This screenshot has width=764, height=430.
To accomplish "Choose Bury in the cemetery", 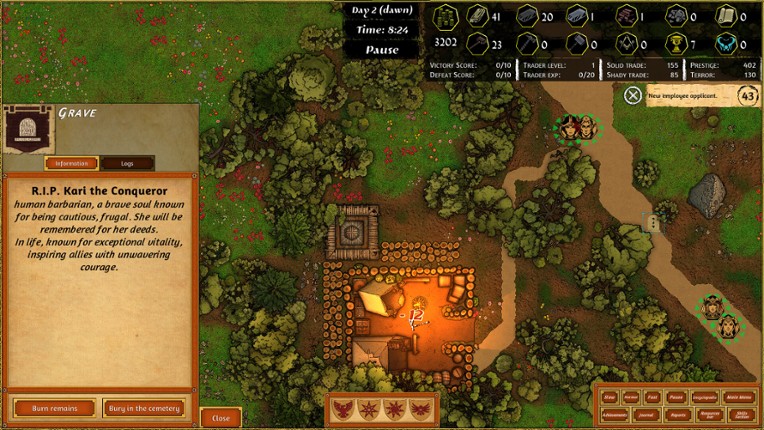I will click(143, 408).
